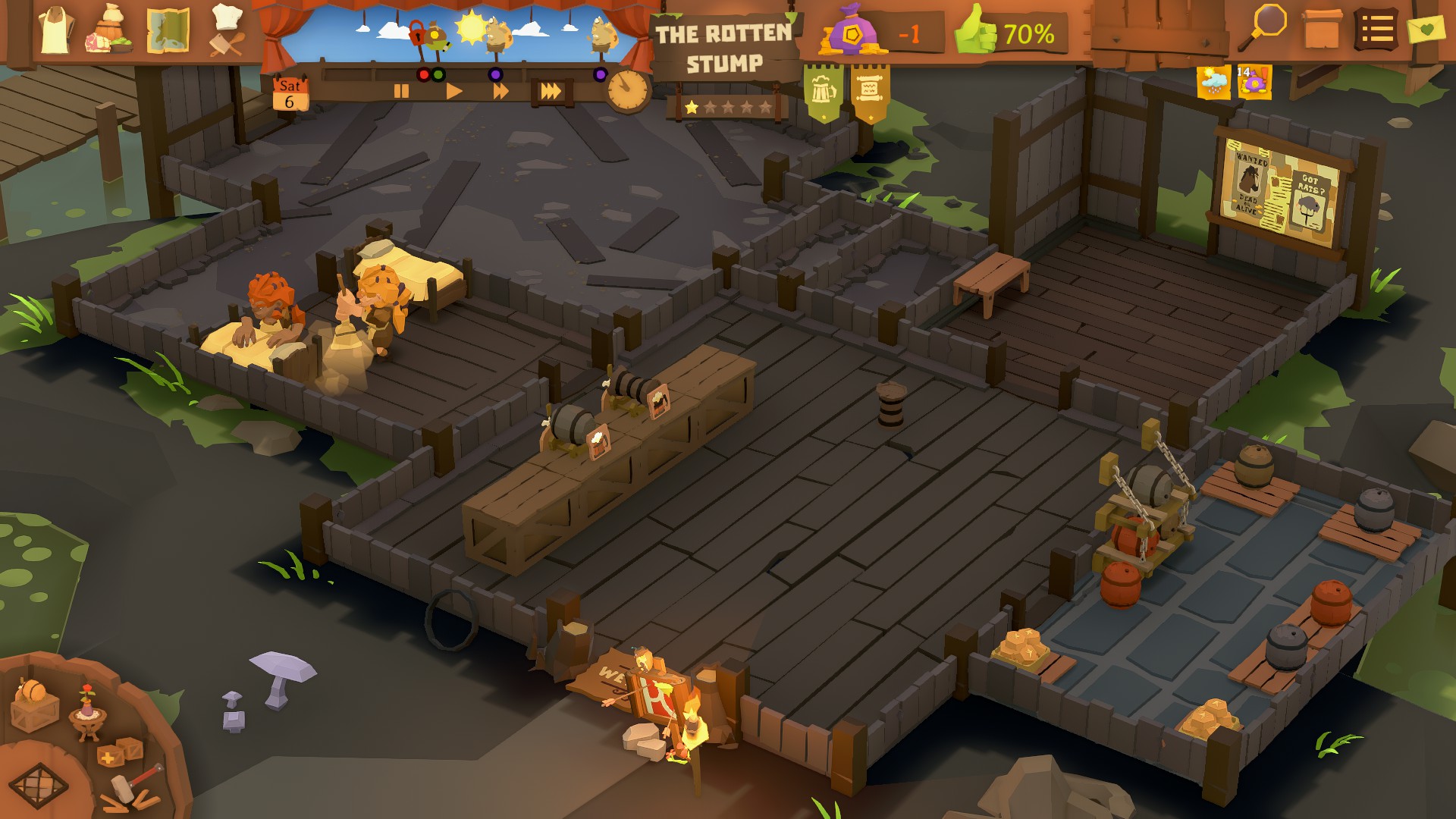Select the beer mug banner
Viewport: 1456px width, 819px height.
tap(823, 92)
